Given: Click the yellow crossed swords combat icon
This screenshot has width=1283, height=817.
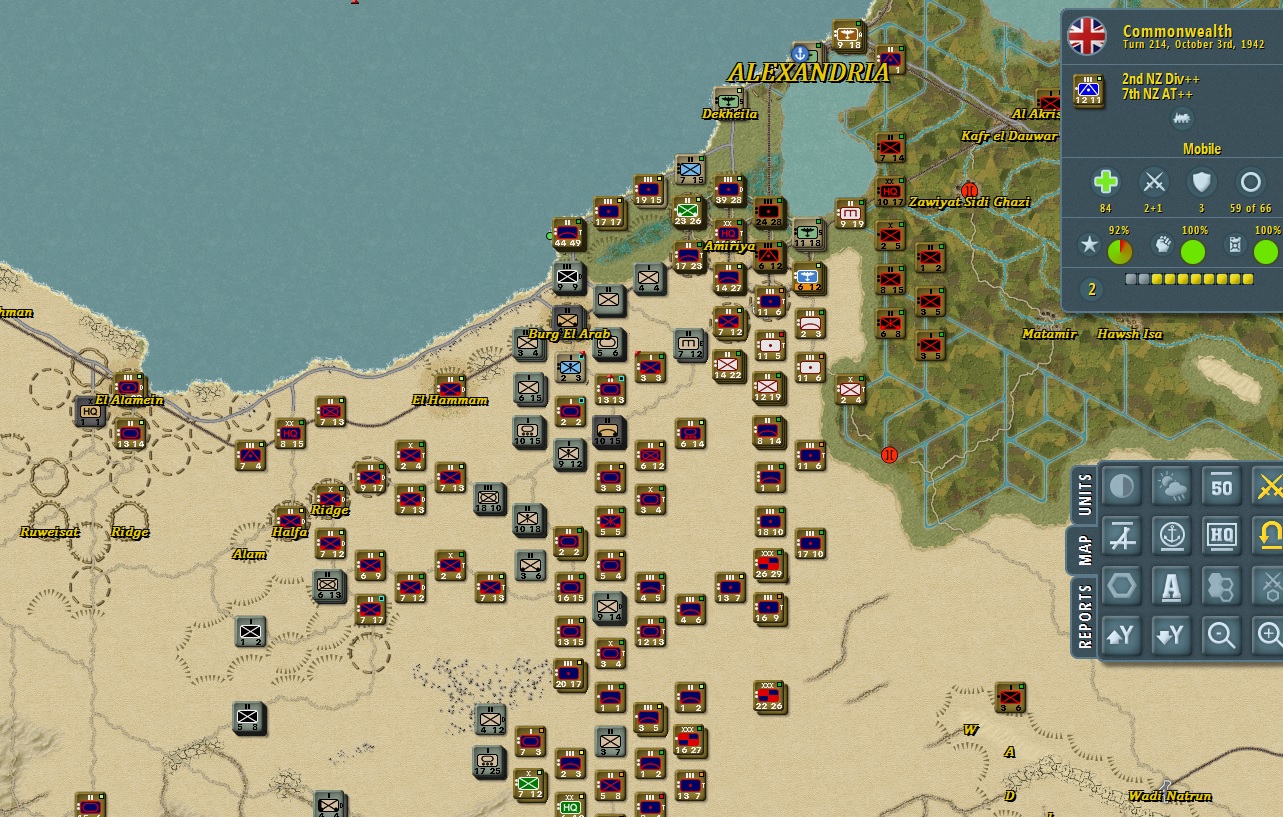Looking at the screenshot, I should [1271, 486].
